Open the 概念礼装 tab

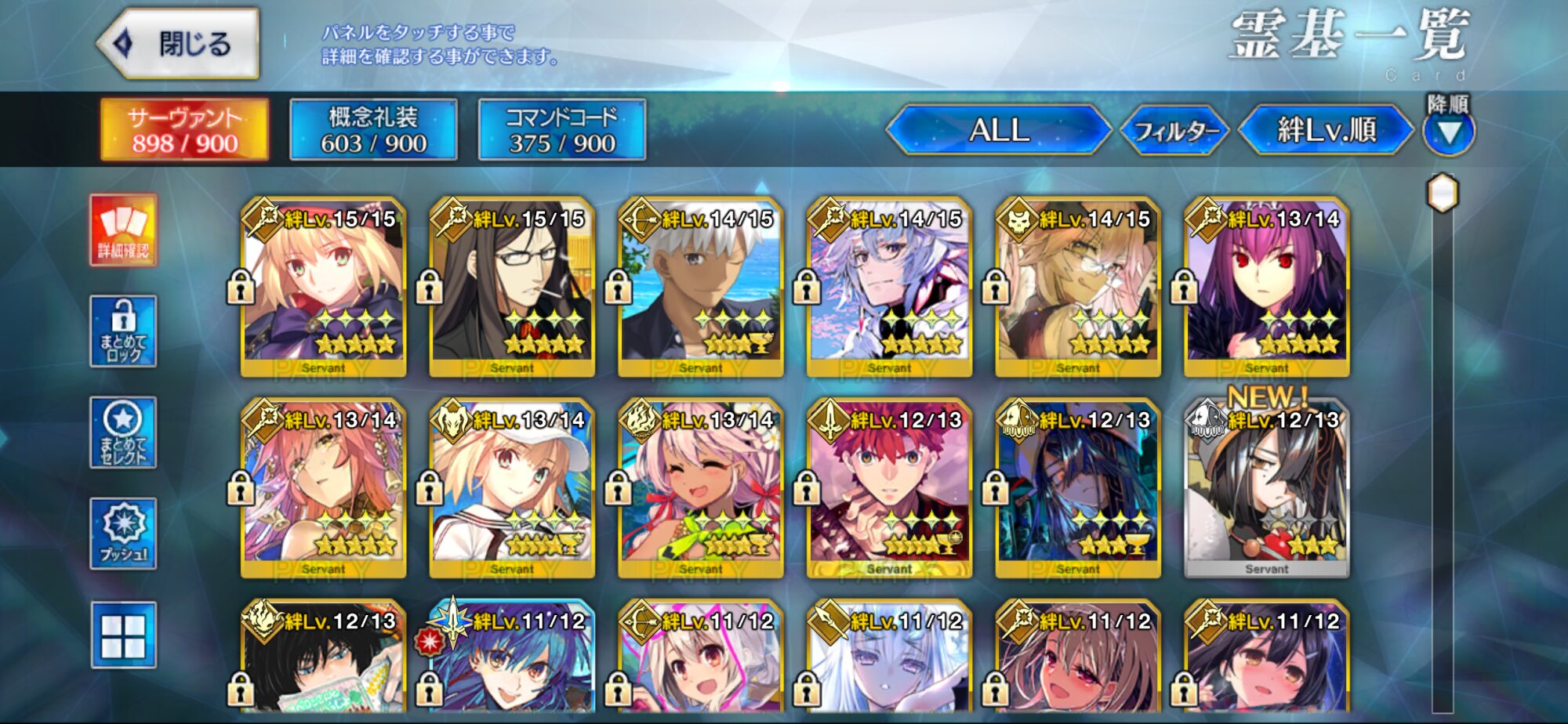click(x=373, y=130)
